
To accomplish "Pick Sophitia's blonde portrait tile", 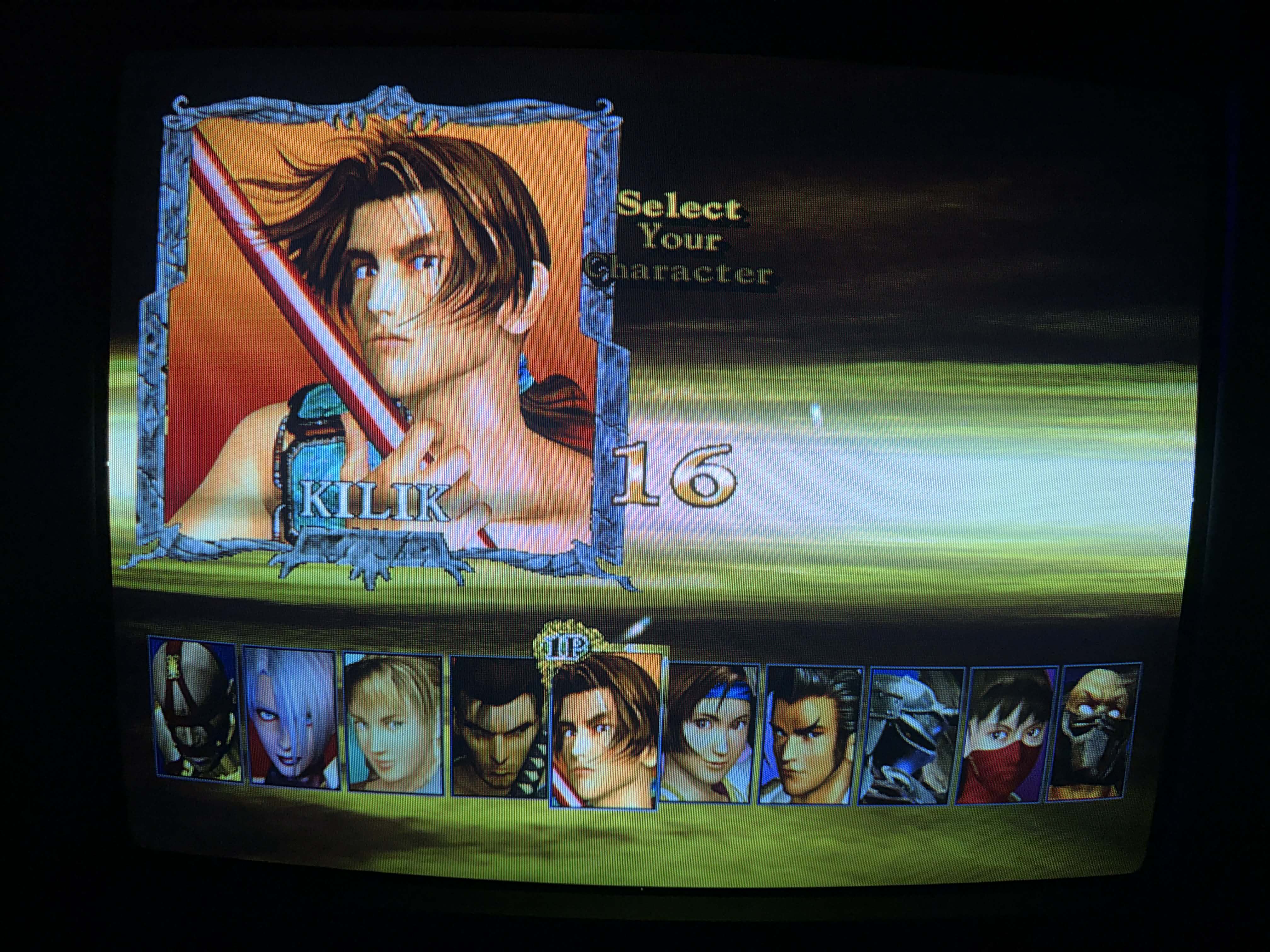I will (x=393, y=723).
